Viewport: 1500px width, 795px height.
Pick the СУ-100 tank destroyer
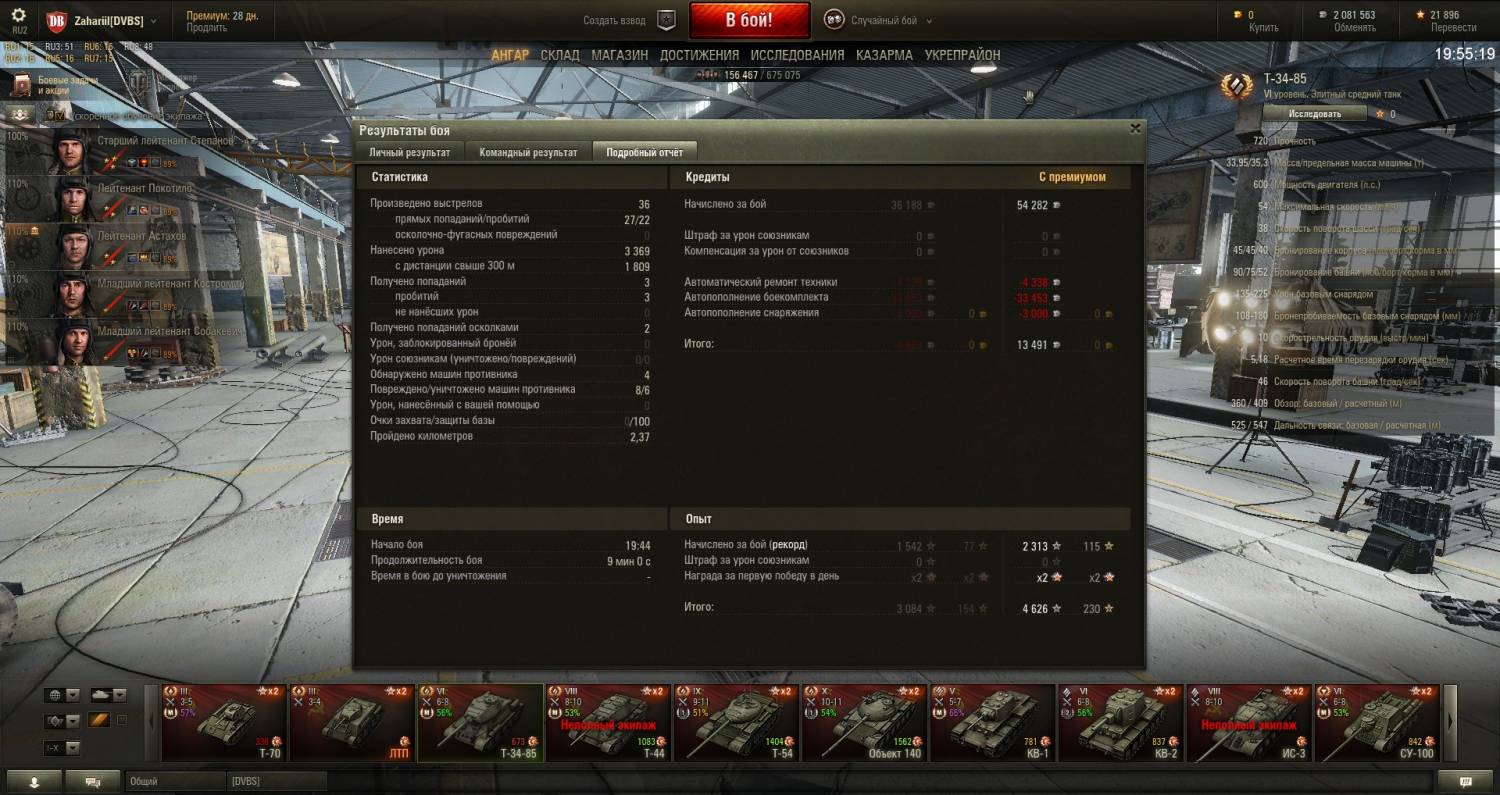point(1376,722)
